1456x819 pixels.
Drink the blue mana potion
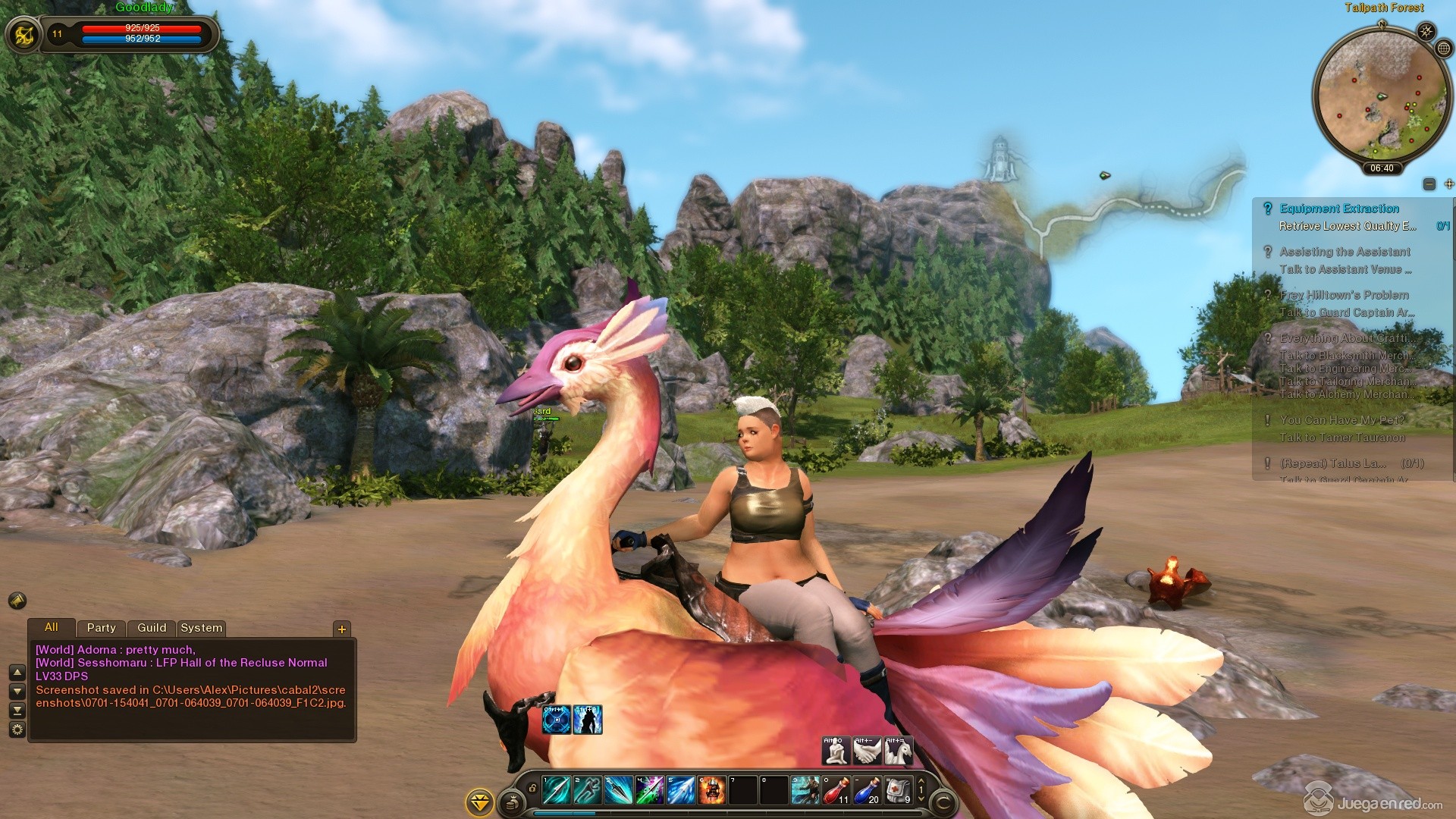pyautogui.click(x=867, y=790)
